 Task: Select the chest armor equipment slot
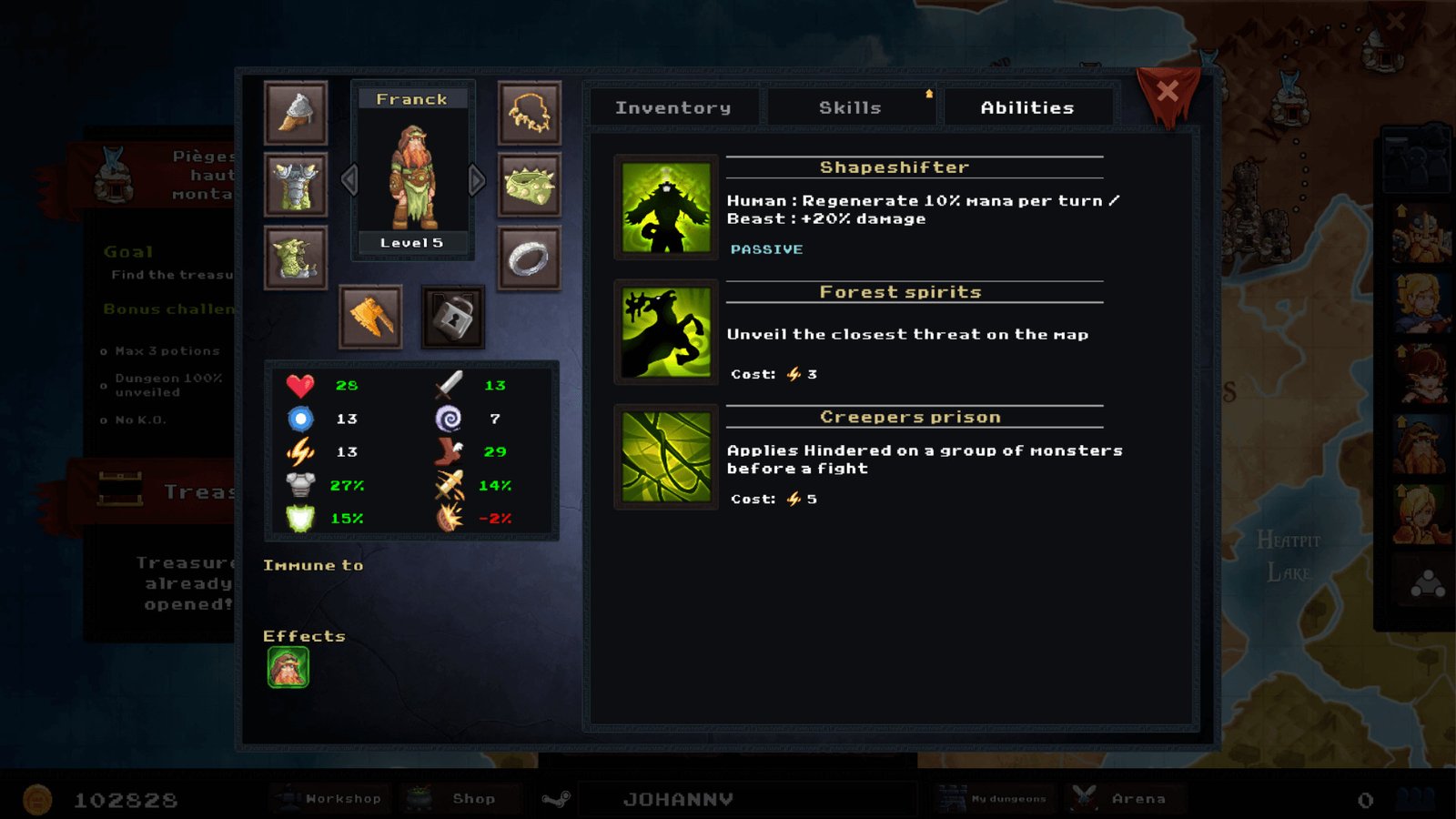(296, 185)
